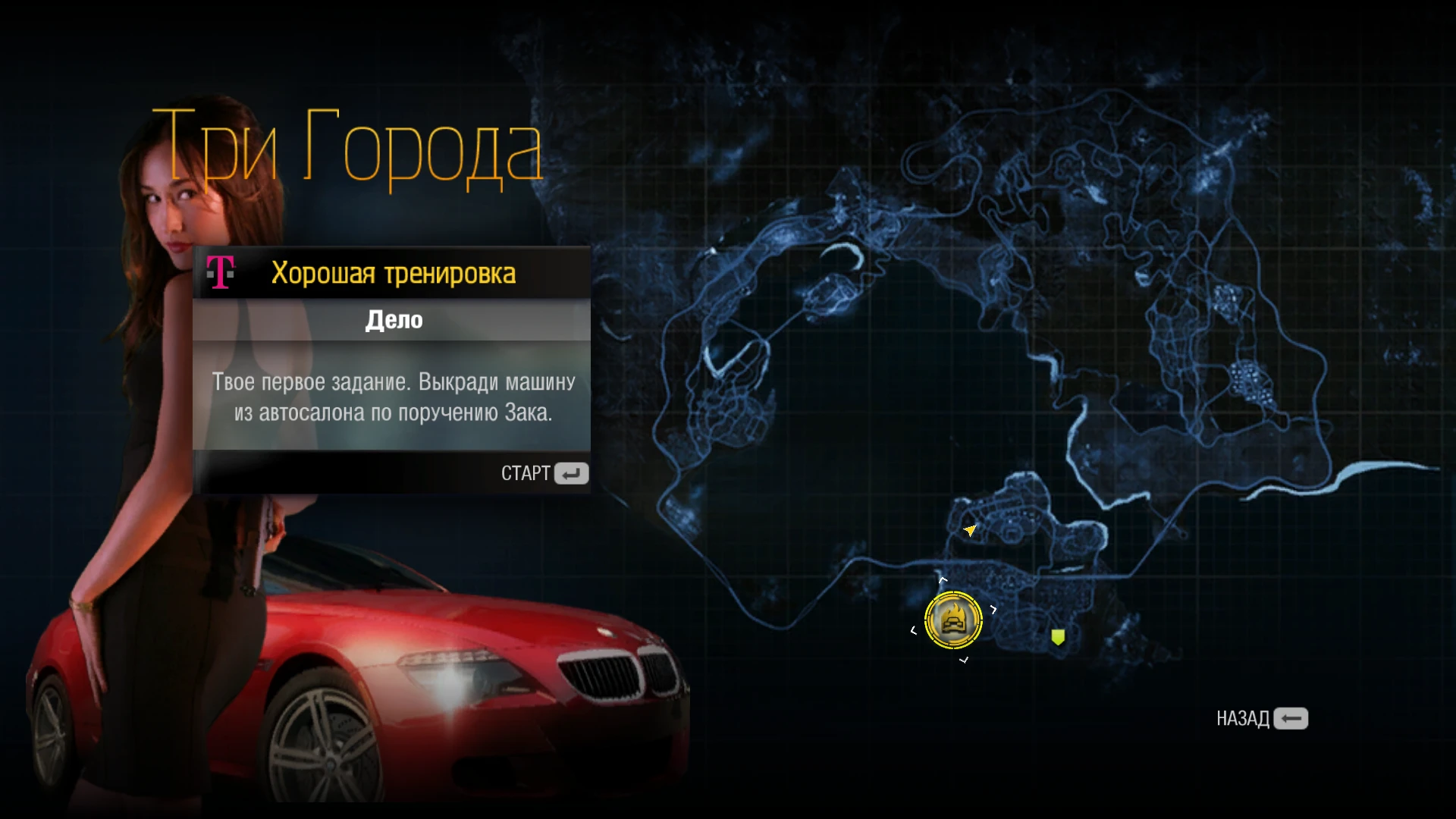Click the Enter key icon beside СТАРТ
The width and height of the screenshot is (1456, 819).
click(573, 473)
